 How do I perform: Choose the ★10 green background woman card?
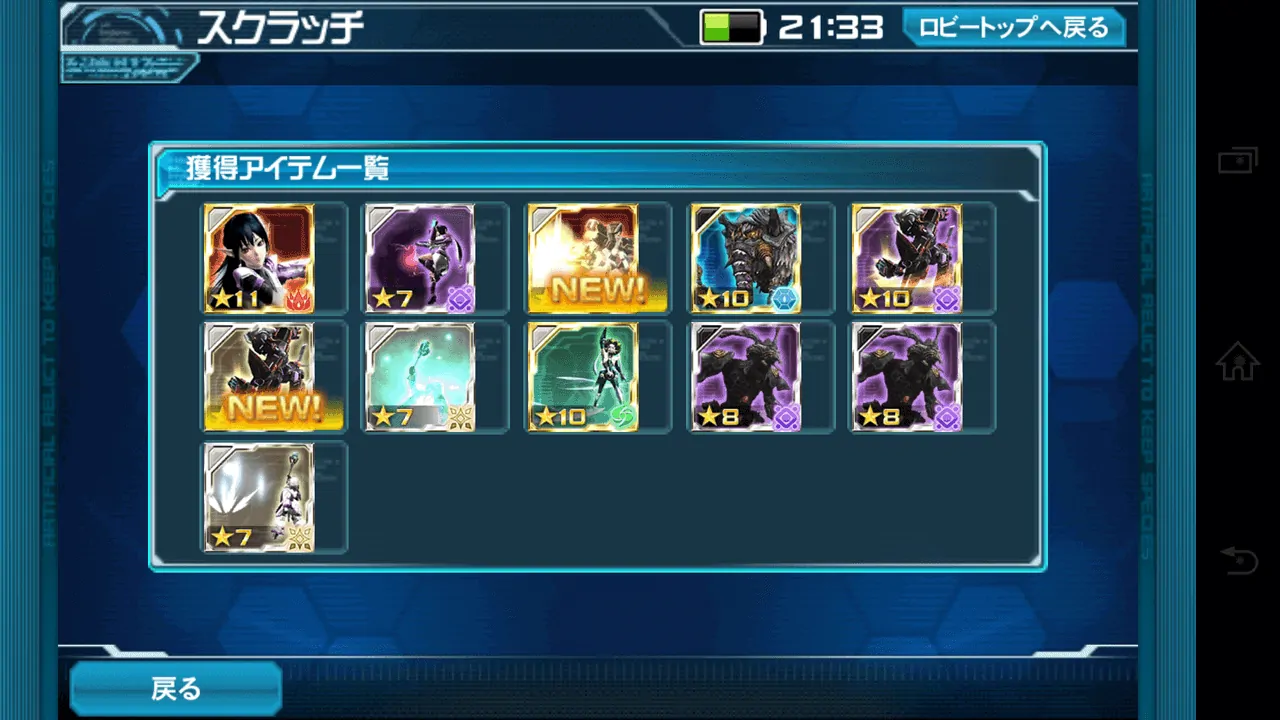click(583, 377)
